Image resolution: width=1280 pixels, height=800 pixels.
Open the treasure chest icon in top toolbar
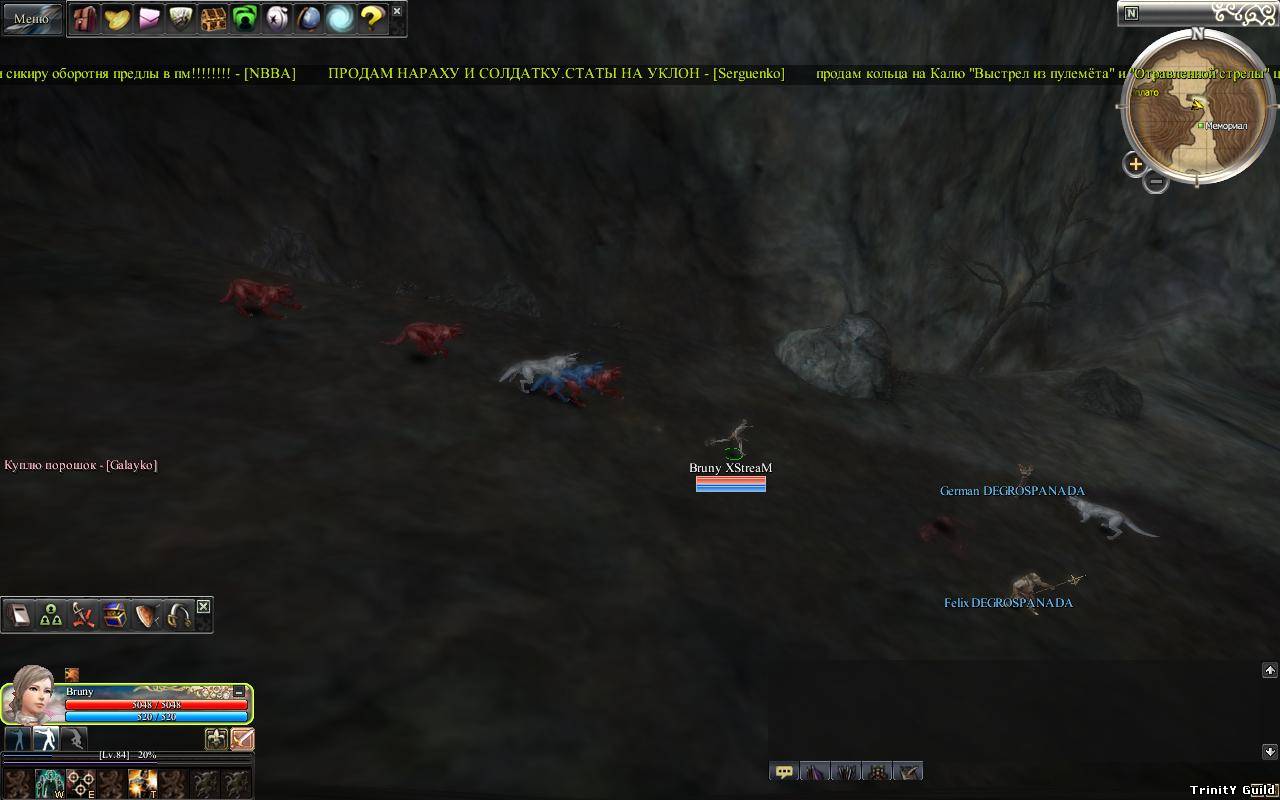(213, 19)
